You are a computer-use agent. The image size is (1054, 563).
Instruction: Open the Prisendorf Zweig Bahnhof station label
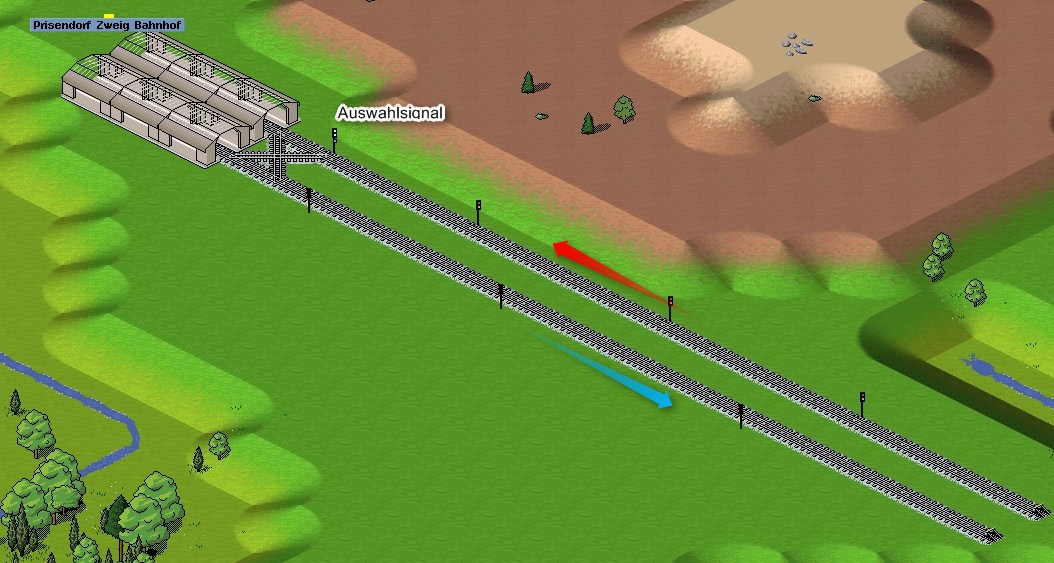[108, 25]
